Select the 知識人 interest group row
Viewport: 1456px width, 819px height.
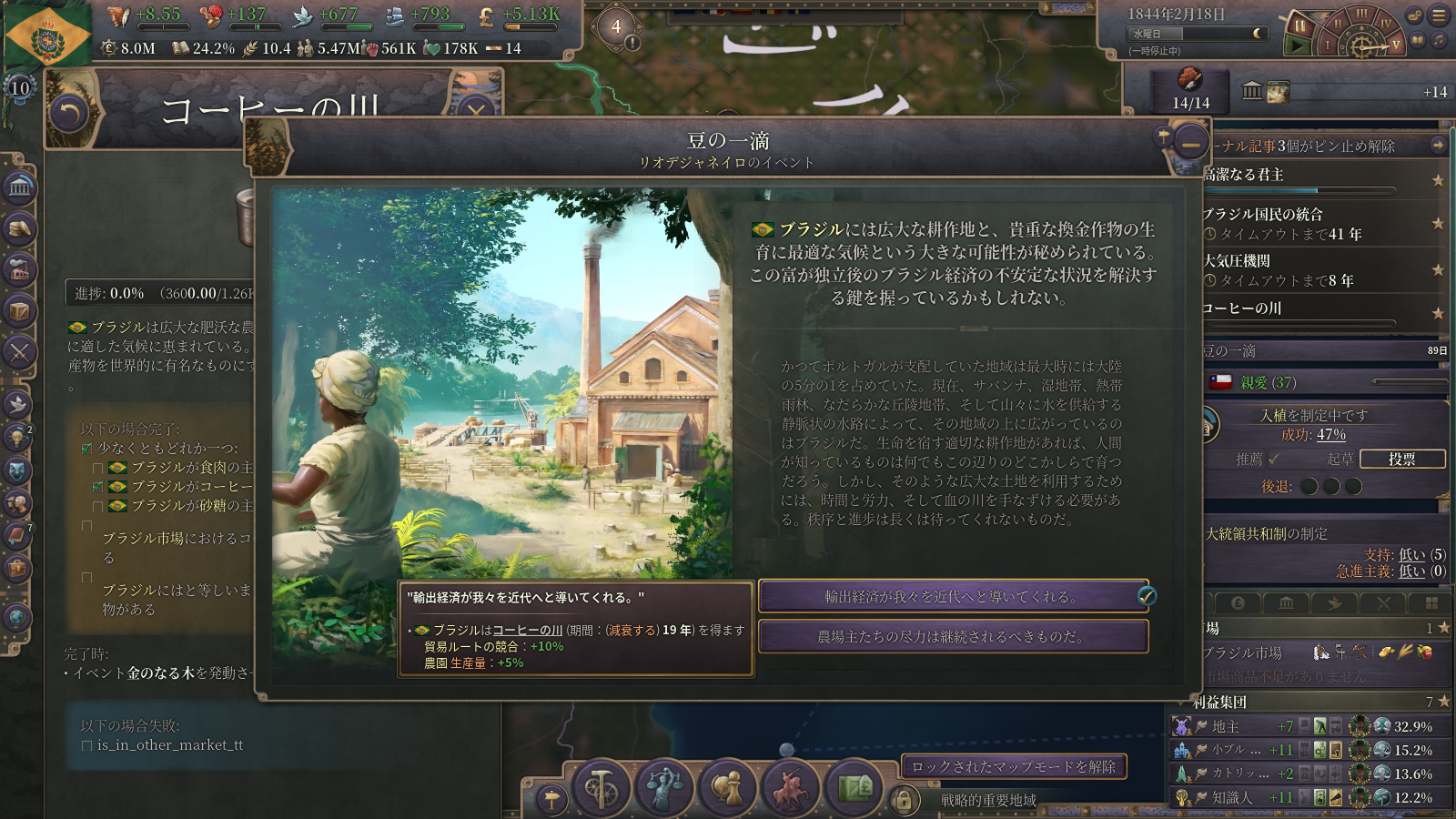1238,797
